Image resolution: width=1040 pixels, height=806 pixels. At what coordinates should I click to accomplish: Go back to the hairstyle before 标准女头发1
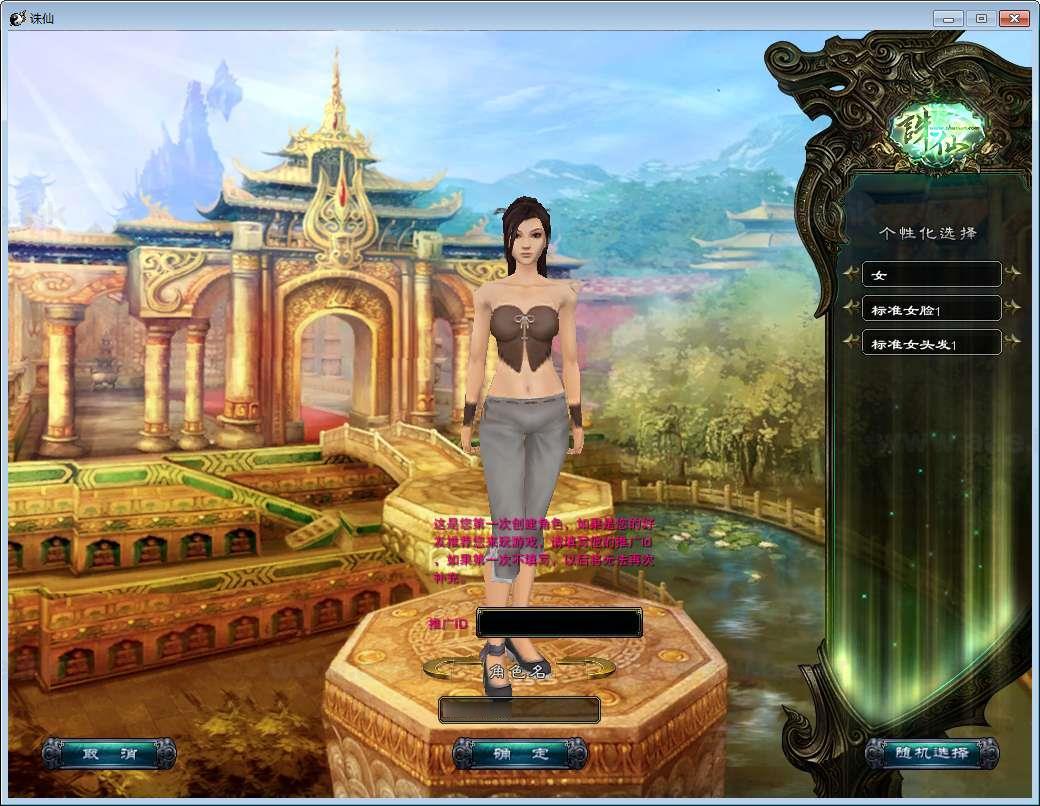click(851, 342)
